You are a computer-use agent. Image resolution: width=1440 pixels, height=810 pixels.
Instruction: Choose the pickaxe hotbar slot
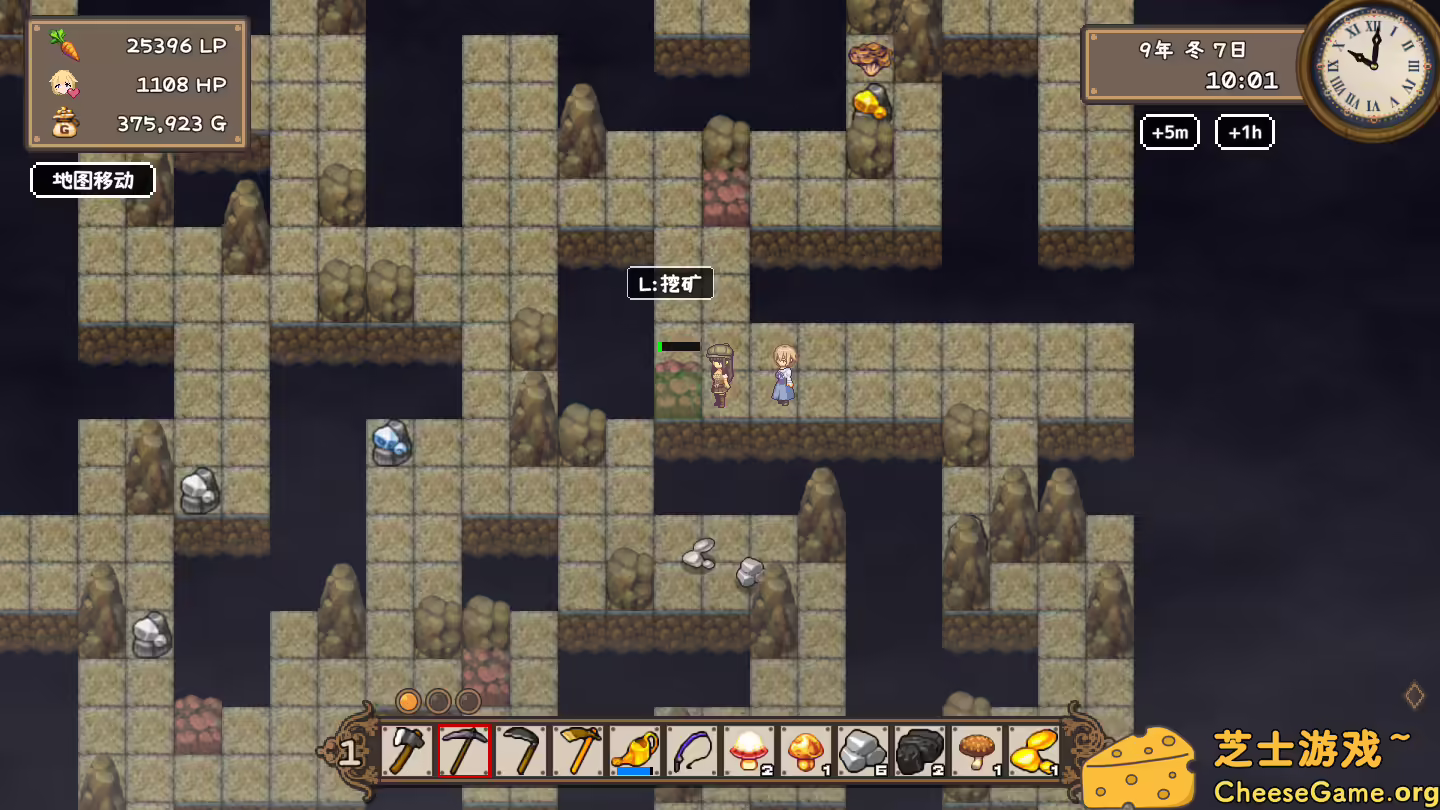click(x=464, y=750)
